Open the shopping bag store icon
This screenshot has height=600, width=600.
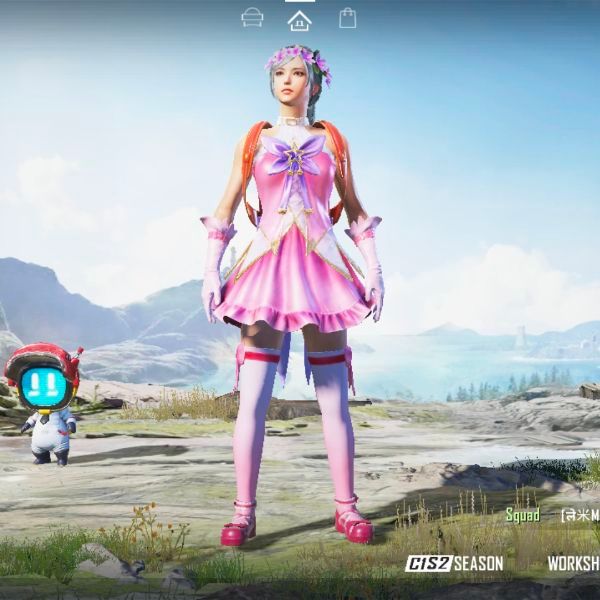(347, 18)
